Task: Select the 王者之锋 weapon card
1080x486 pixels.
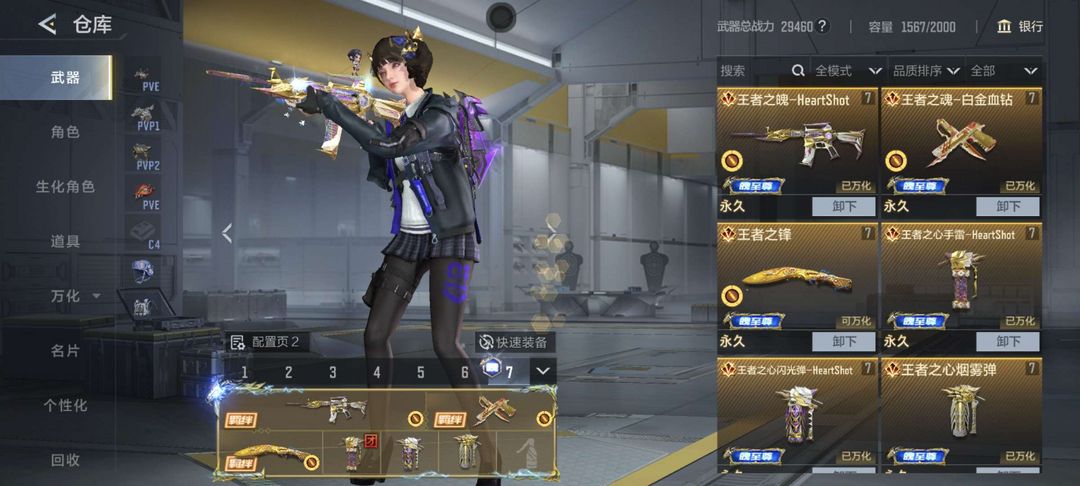Action: pos(797,275)
